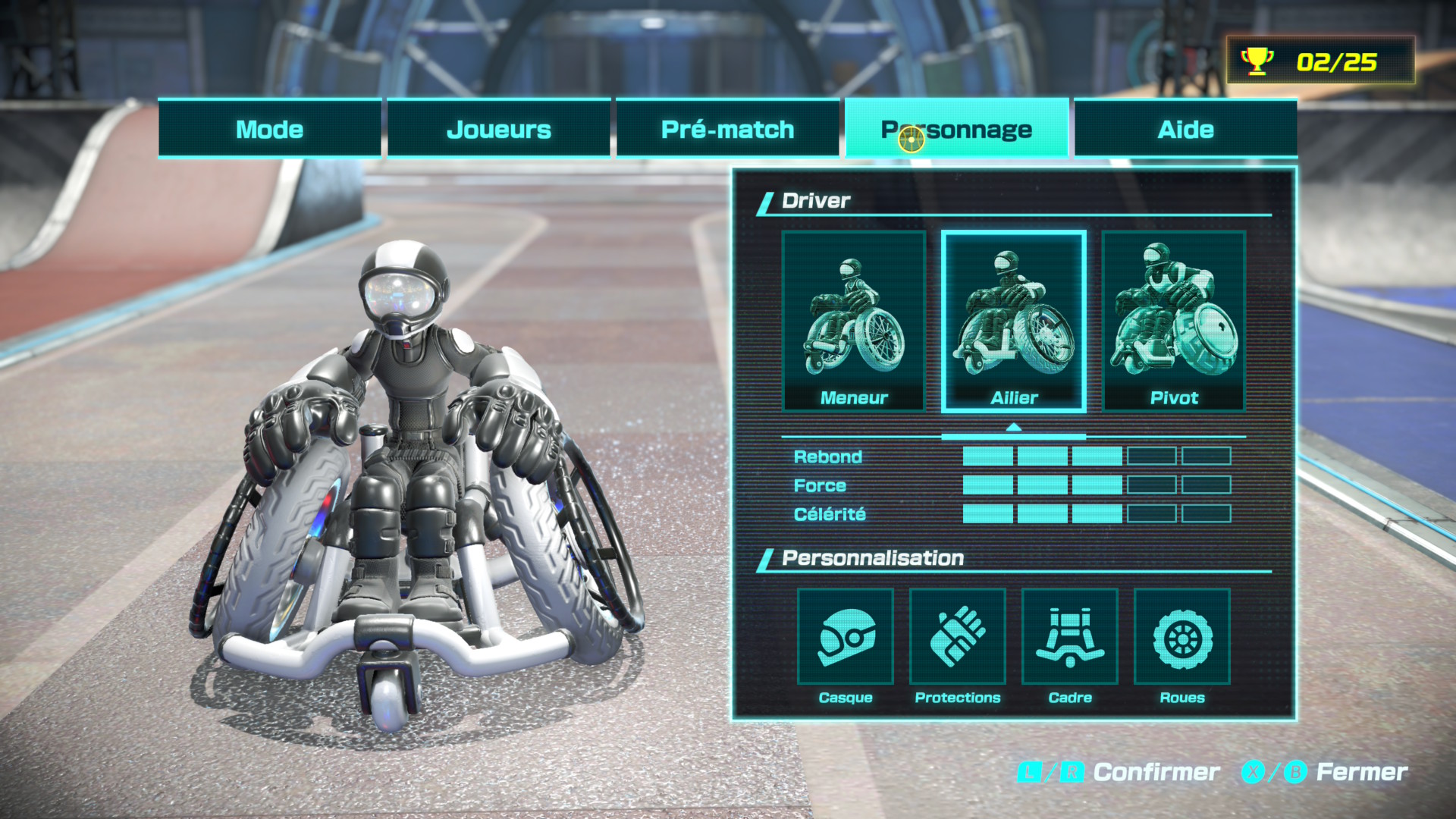Select the Pré-match tab
Viewport: 1456px width, 819px height.
click(x=727, y=129)
